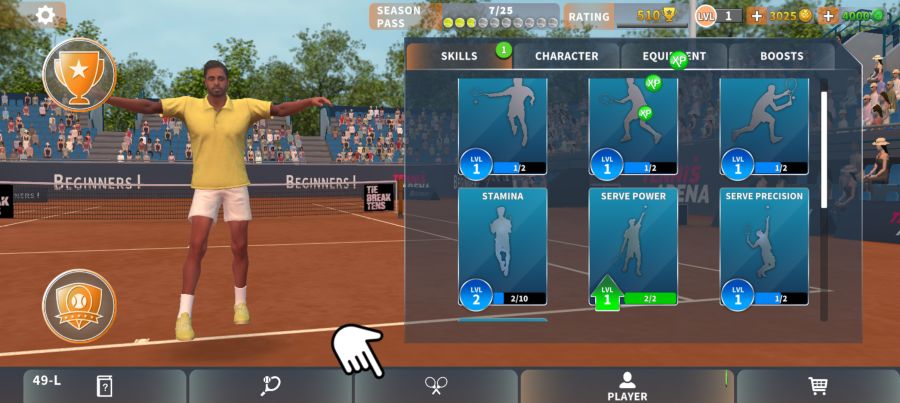The image size is (900, 403).
Task: Switch to the Character tab
Action: [x=566, y=56]
